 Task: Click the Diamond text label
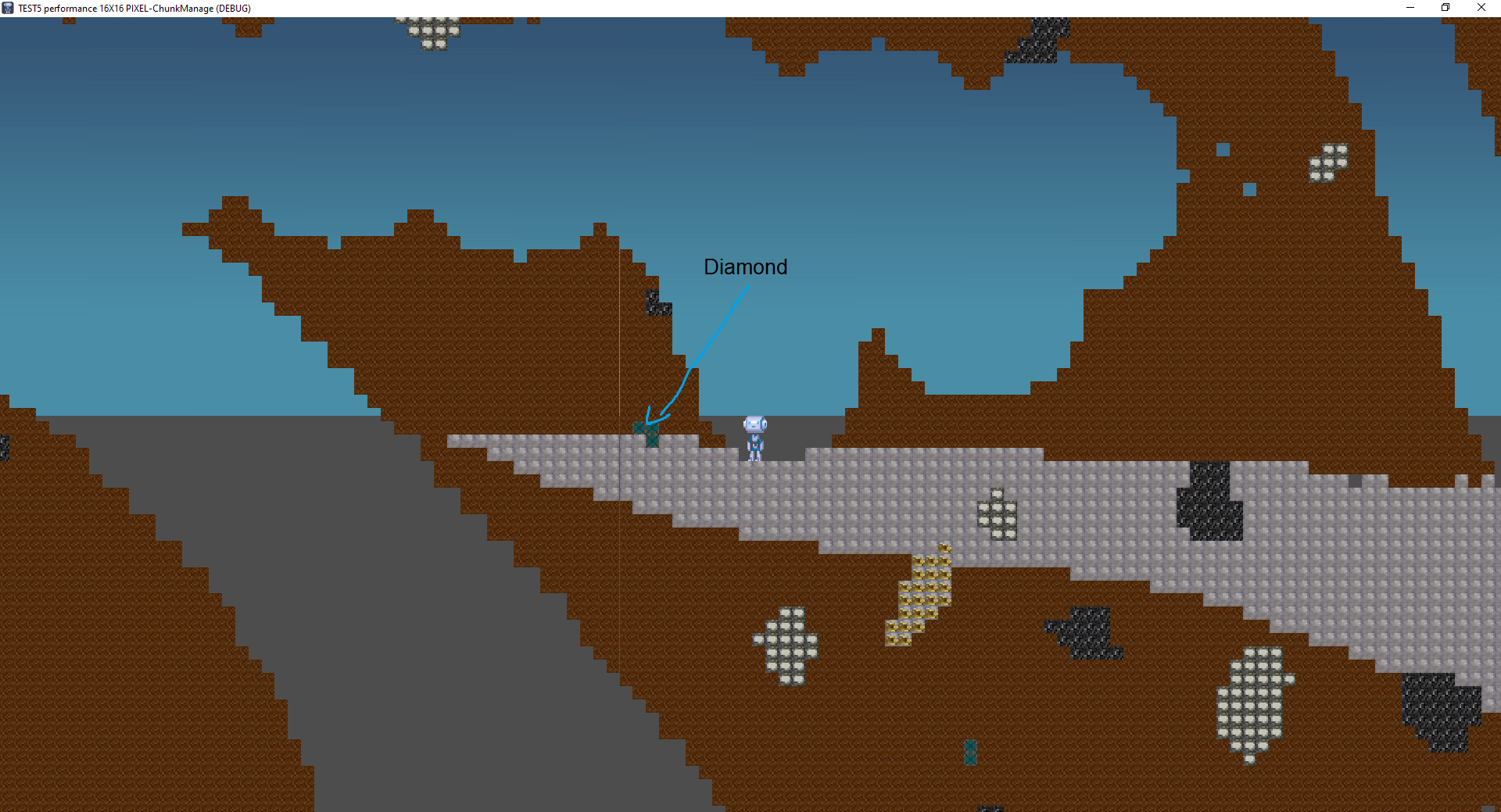click(x=745, y=266)
